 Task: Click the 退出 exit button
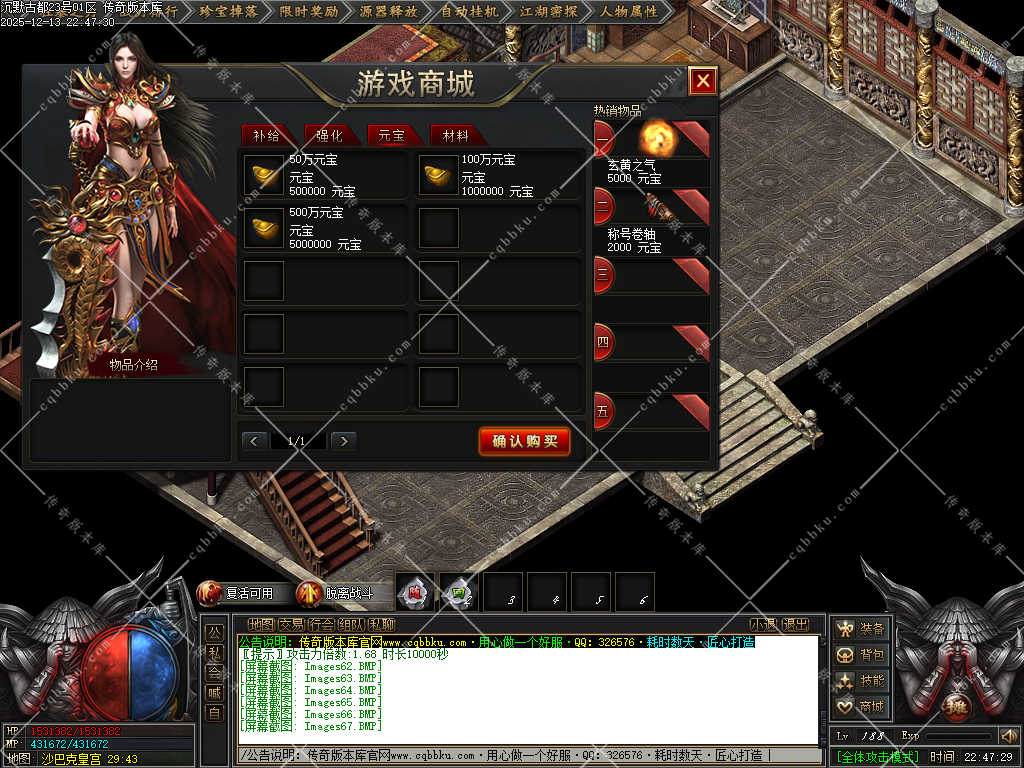click(796, 625)
